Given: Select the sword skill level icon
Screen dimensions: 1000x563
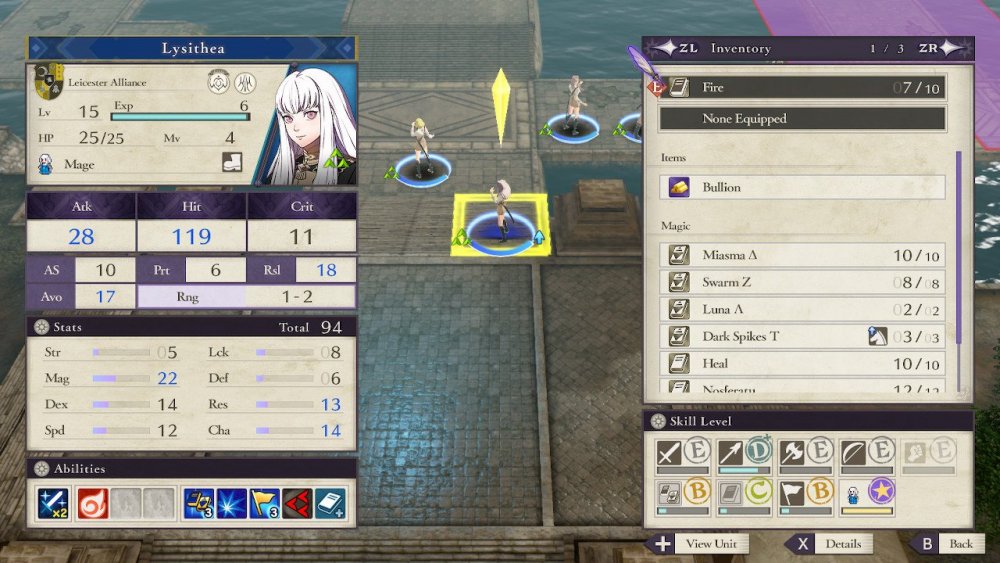Looking at the screenshot, I should tap(683, 454).
